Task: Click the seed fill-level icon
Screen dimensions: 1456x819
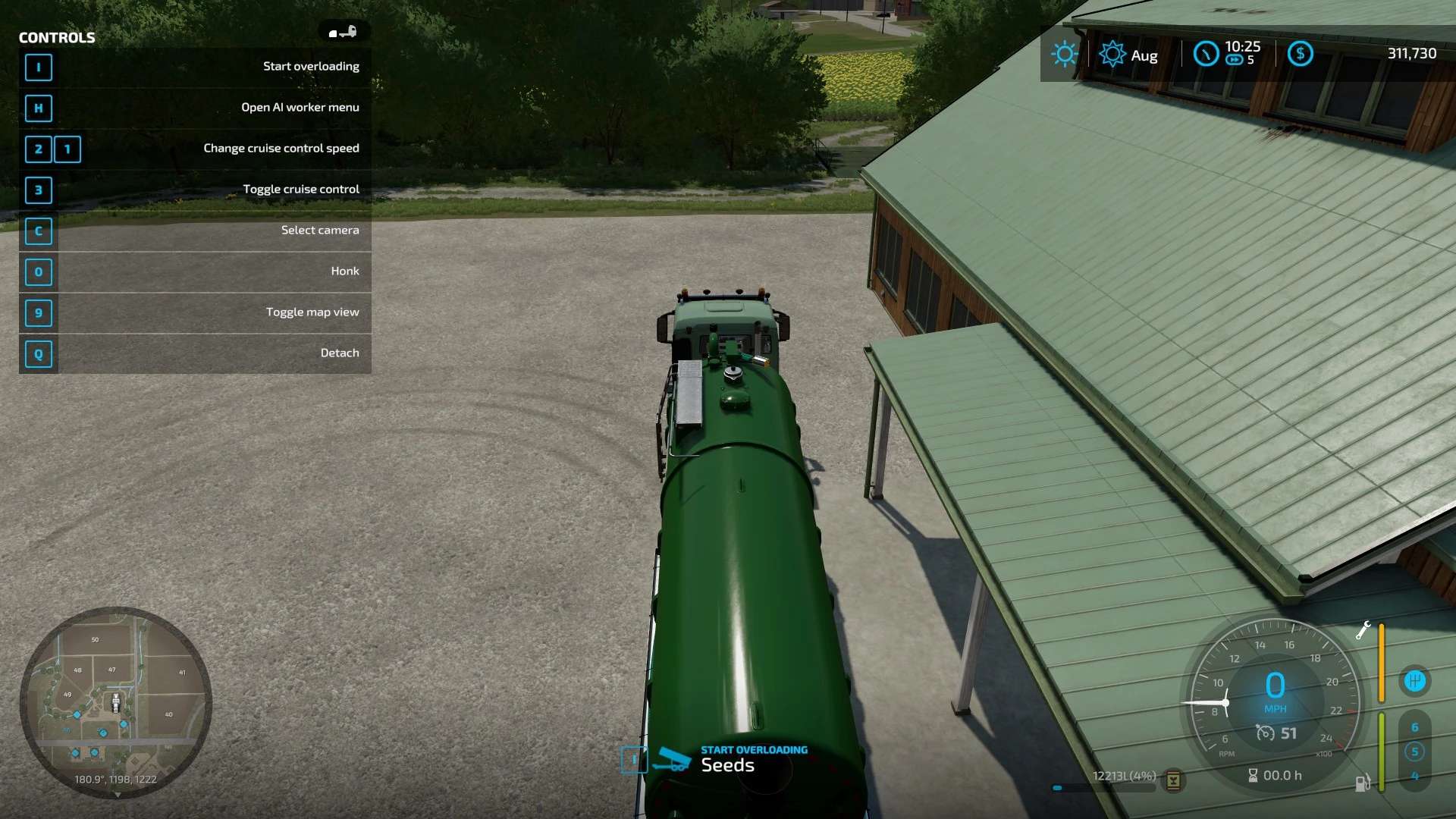Action: point(1173,780)
